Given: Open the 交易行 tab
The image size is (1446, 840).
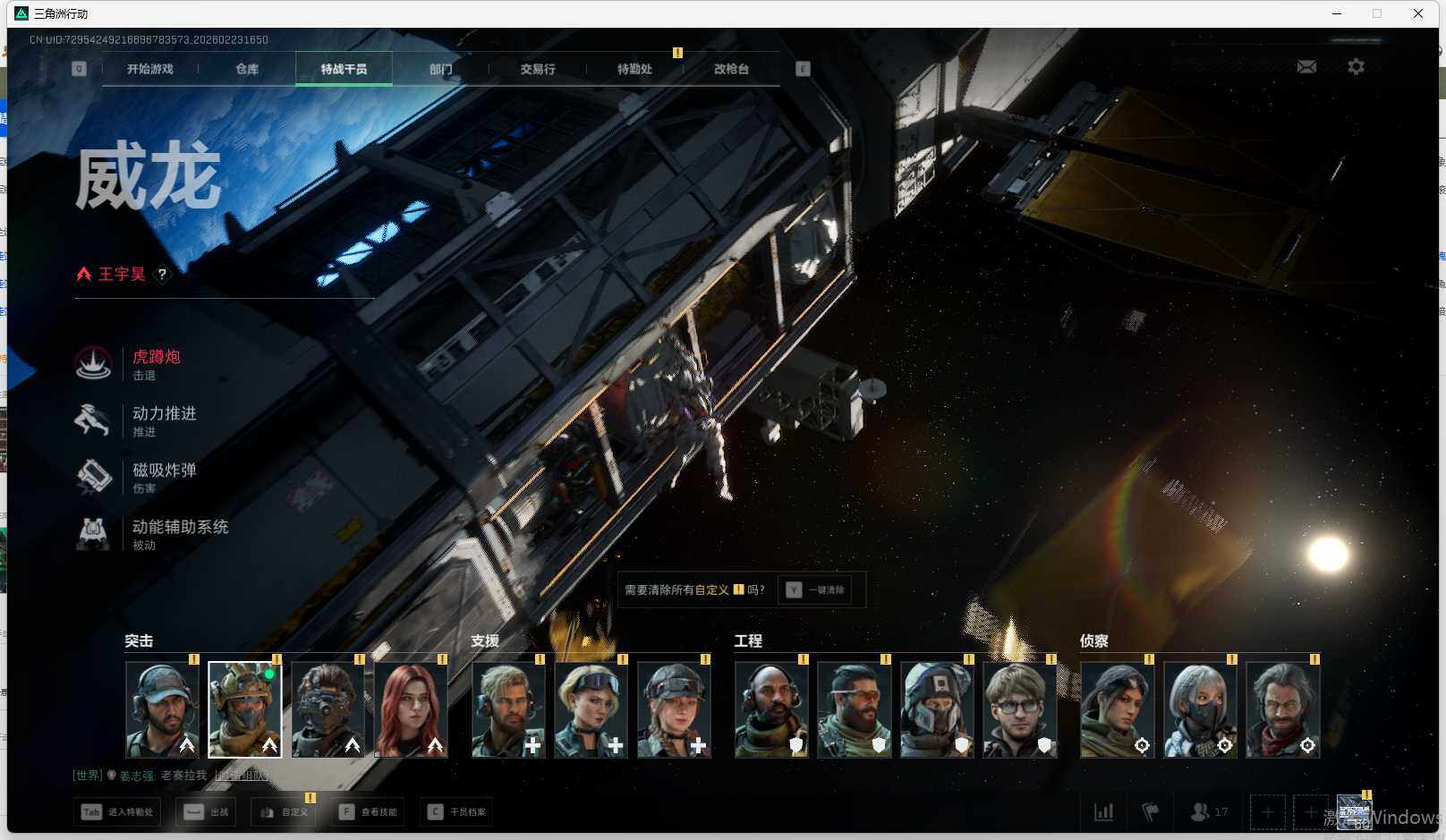Looking at the screenshot, I should pos(538,69).
